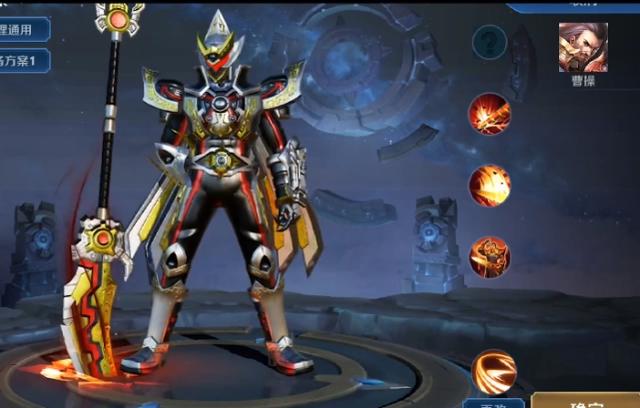This screenshot has width=640, height=408.
Task: Select the orange swirl summoner spell icon
Action: [x=493, y=371]
